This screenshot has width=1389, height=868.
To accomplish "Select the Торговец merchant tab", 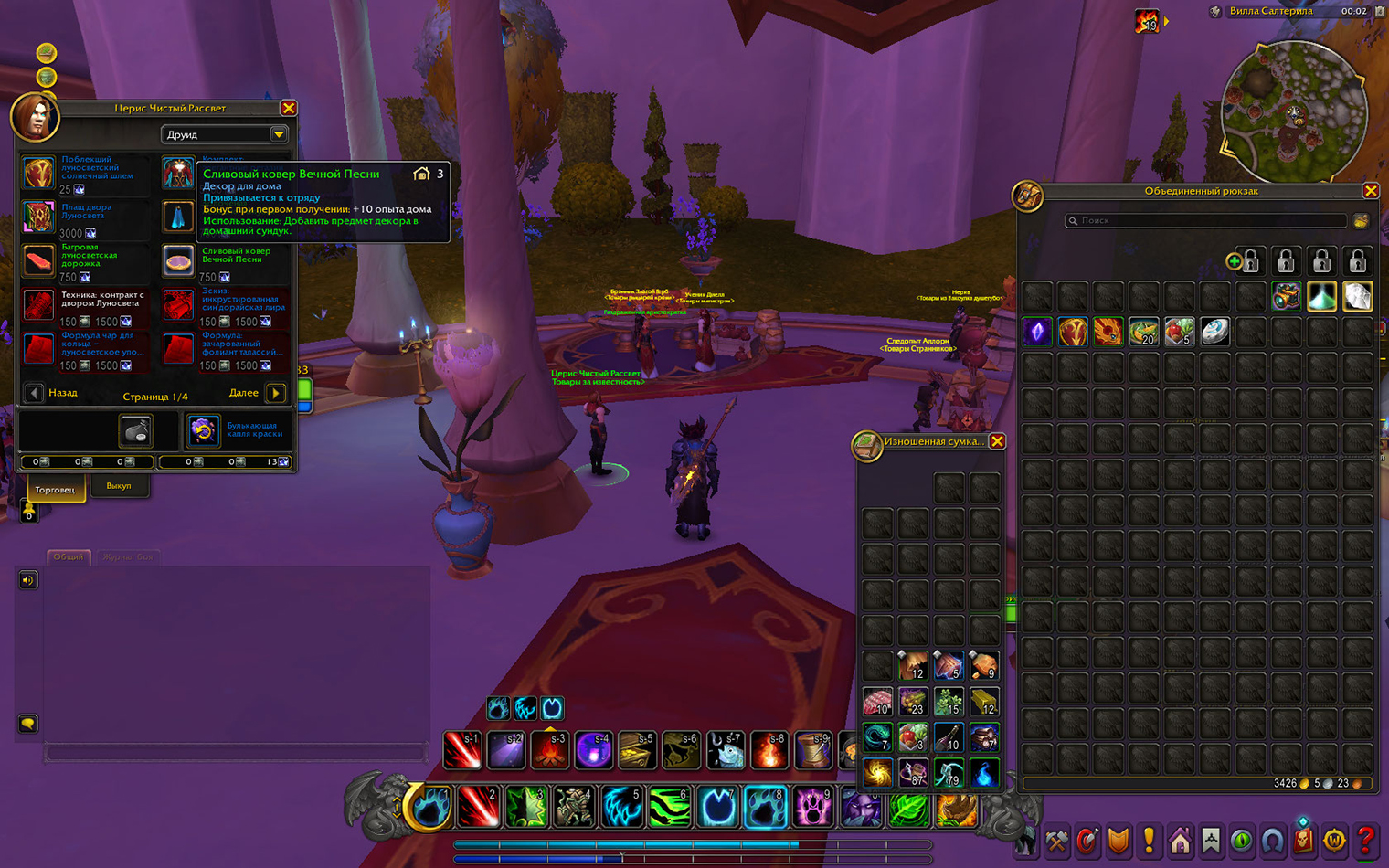I will 55,489.
